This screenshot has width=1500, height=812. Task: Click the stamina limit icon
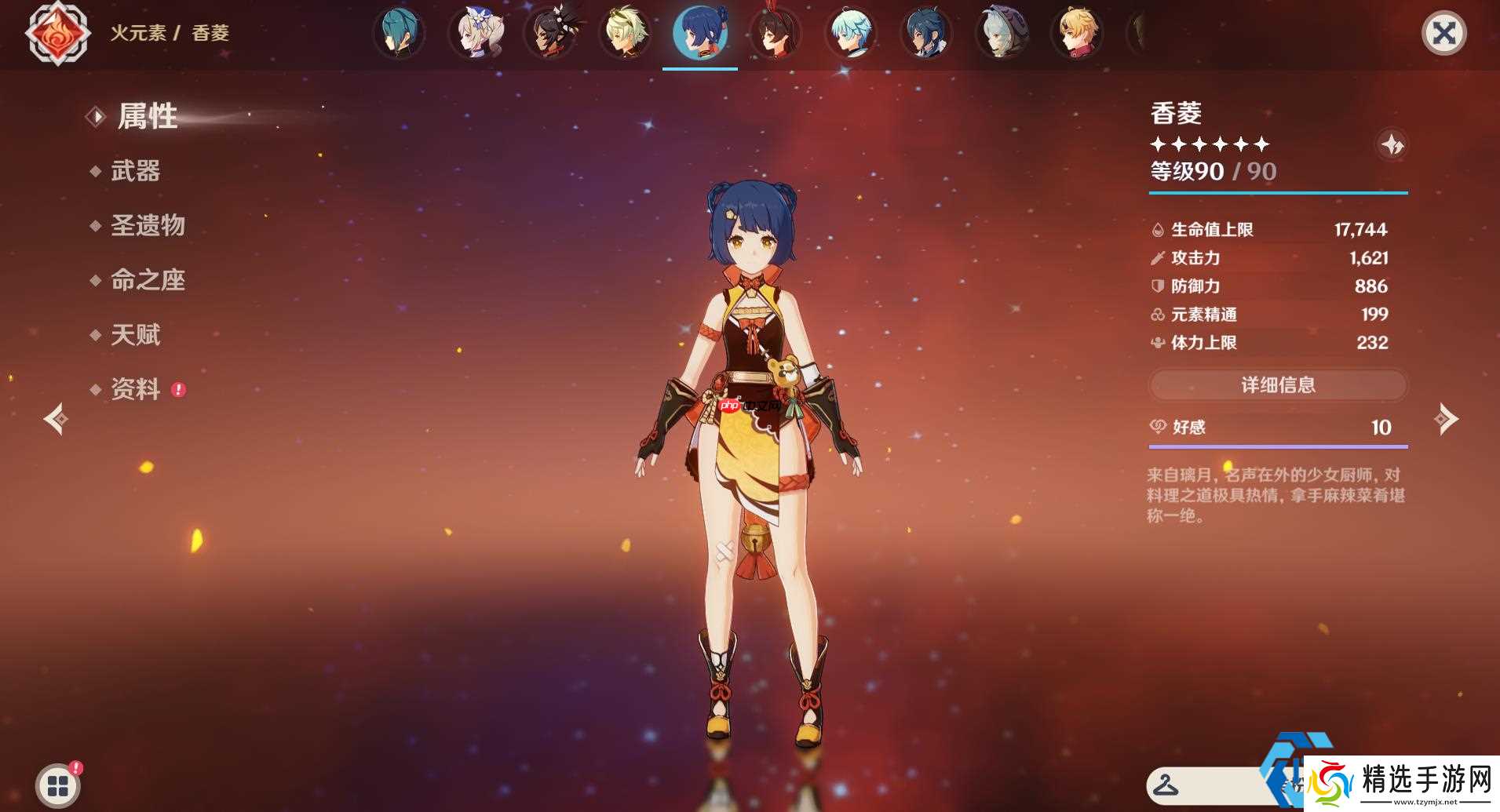point(1157,343)
